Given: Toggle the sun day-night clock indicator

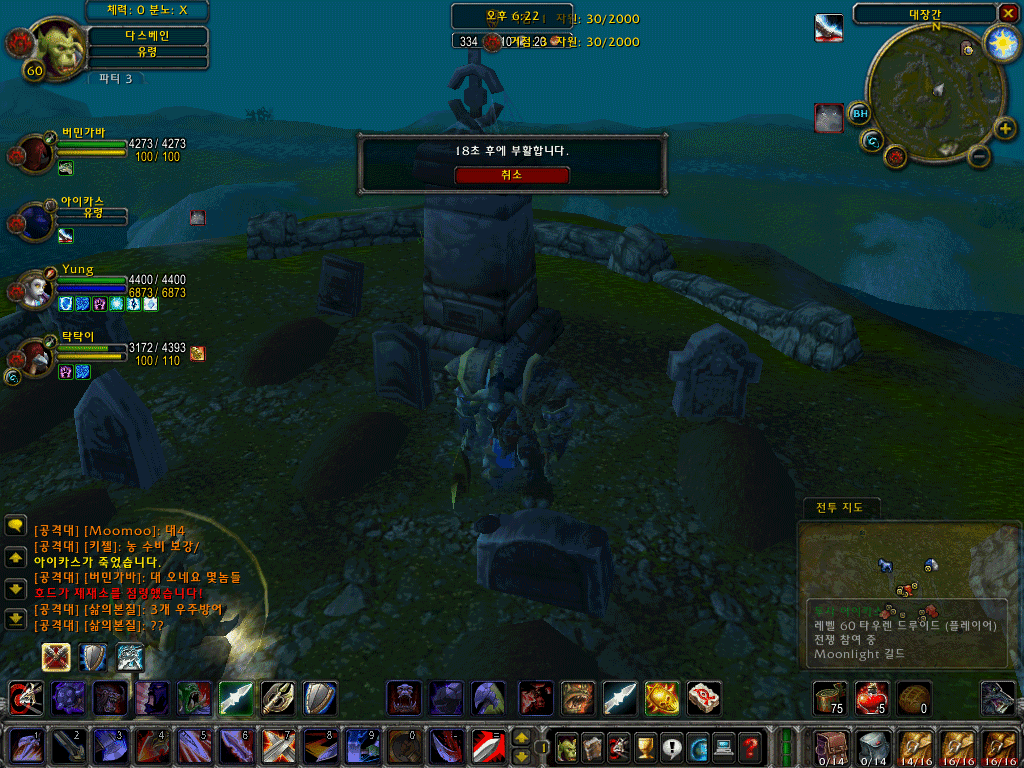Looking at the screenshot, I should [1000, 43].
